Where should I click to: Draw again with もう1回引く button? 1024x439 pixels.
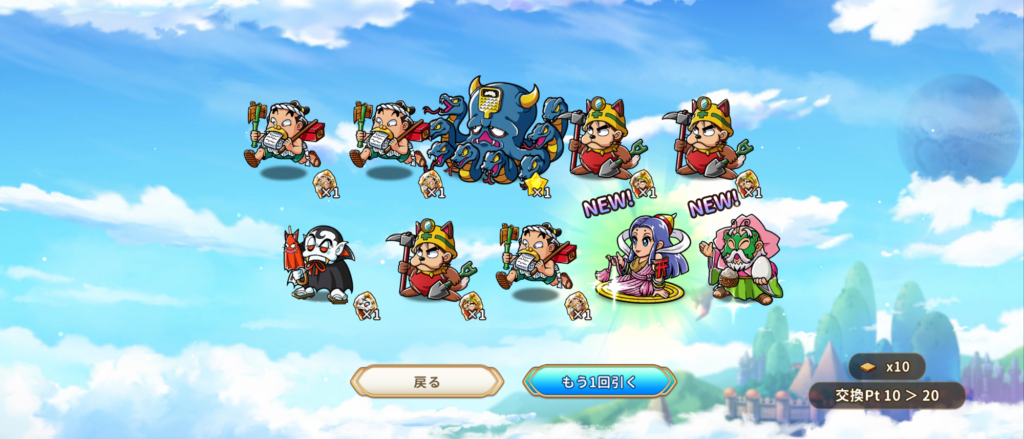[x=599, y=381]
